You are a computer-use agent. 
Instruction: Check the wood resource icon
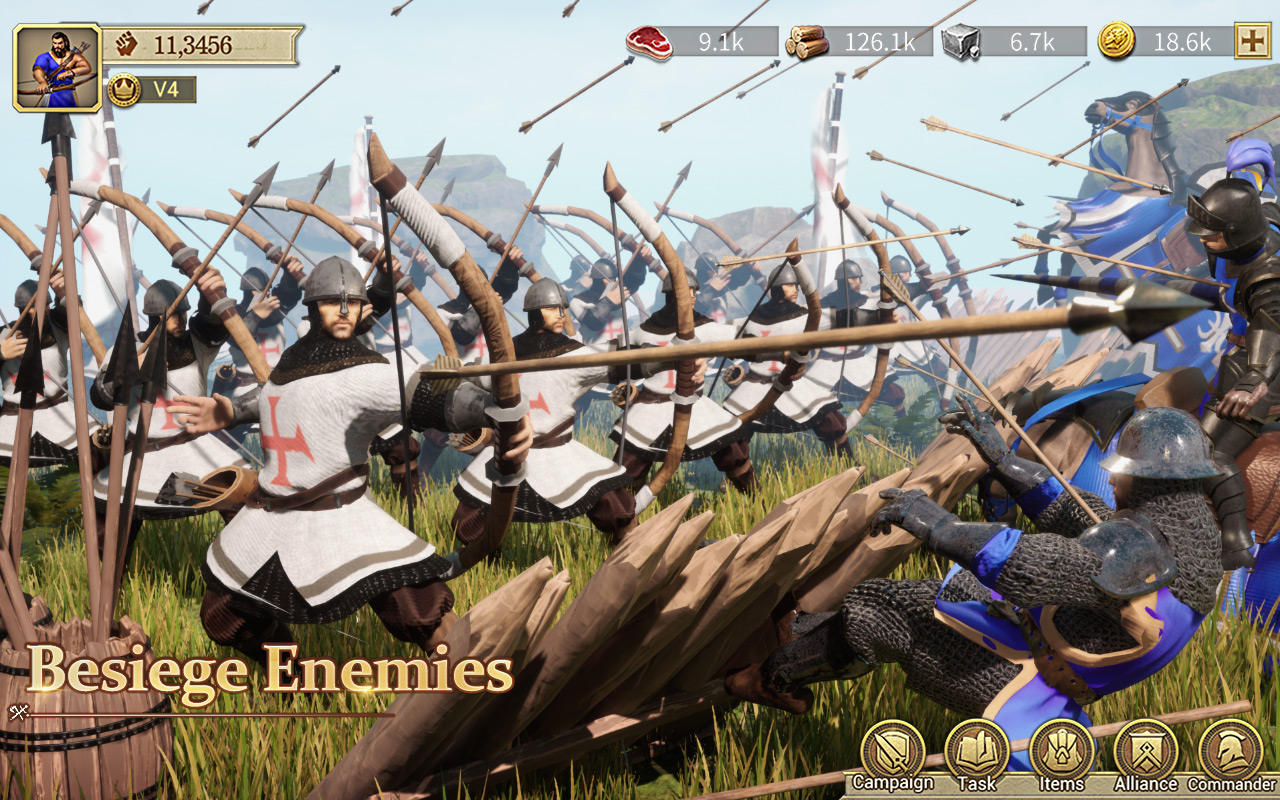point(806,42)
